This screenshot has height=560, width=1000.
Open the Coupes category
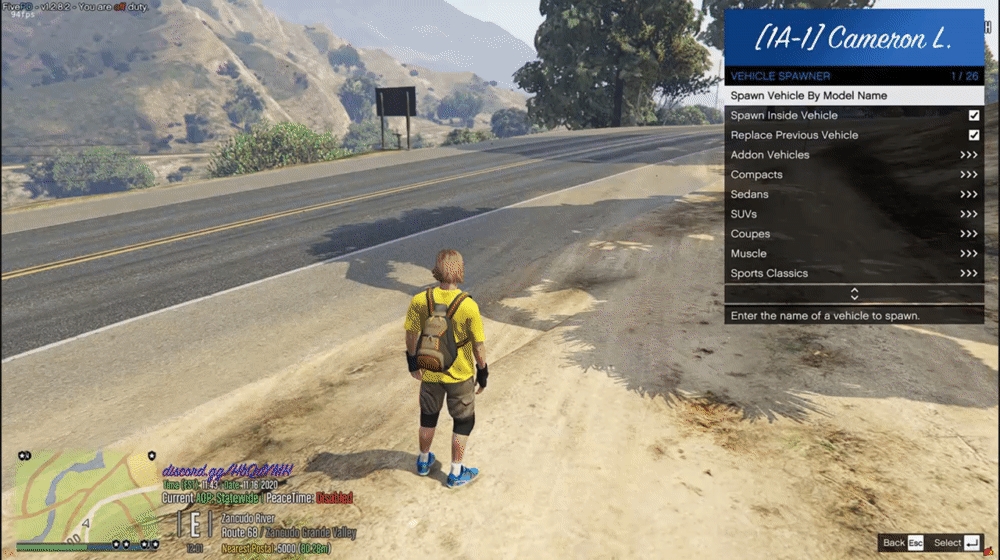(853, 234)
